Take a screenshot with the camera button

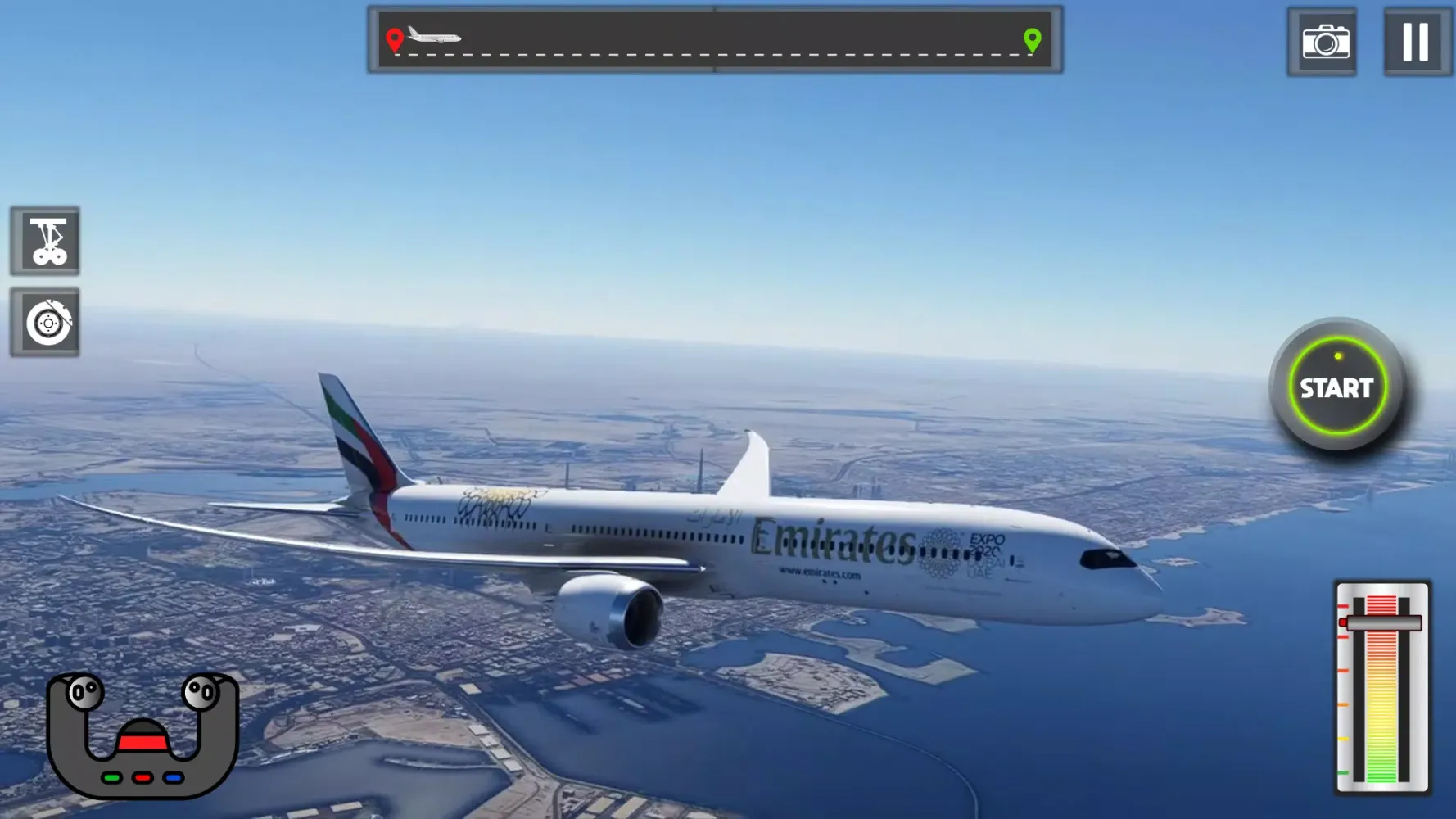click(x=1323, y=42)
